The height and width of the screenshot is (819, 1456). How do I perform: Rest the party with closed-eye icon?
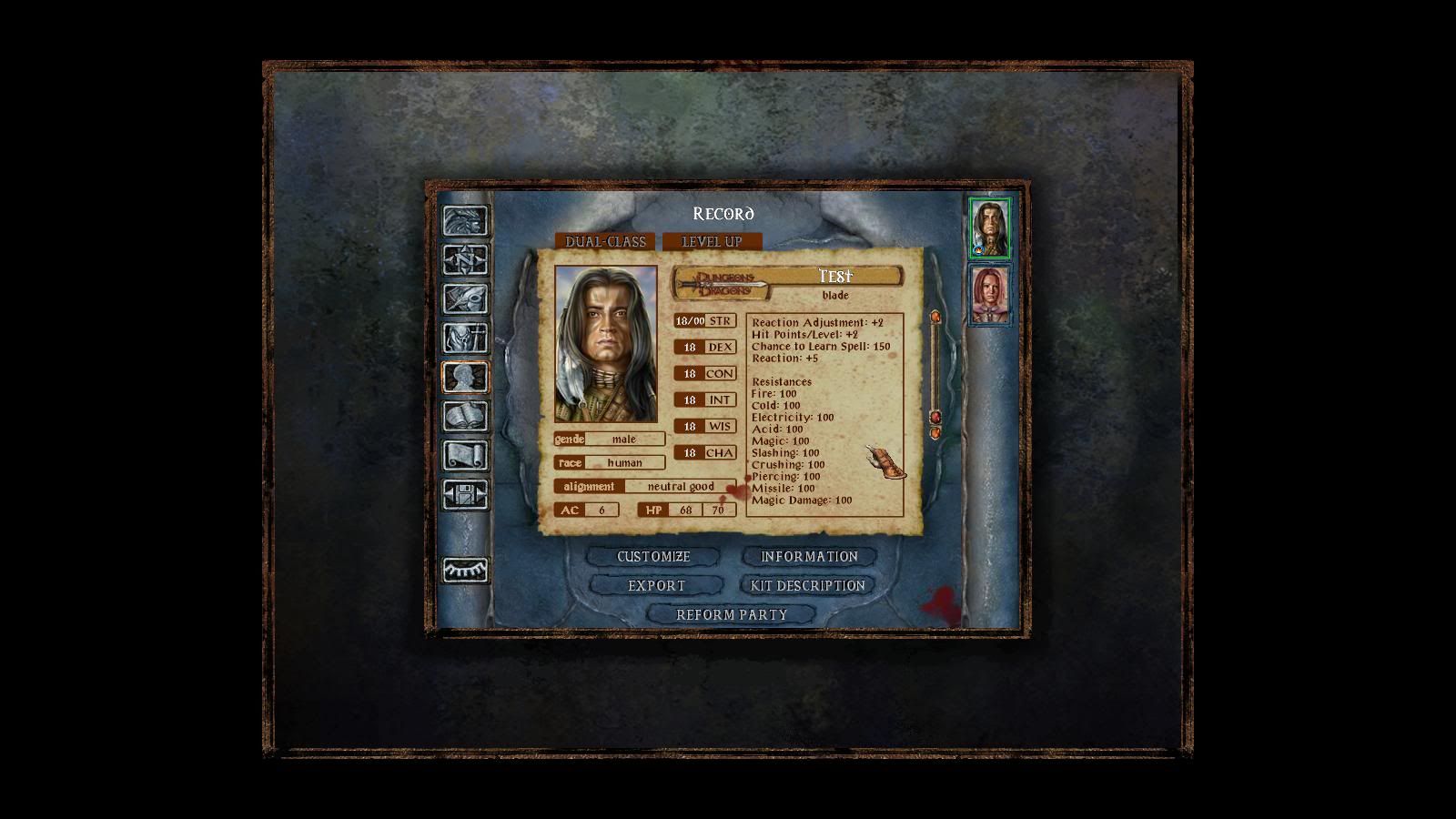click(x=465, y=570)
